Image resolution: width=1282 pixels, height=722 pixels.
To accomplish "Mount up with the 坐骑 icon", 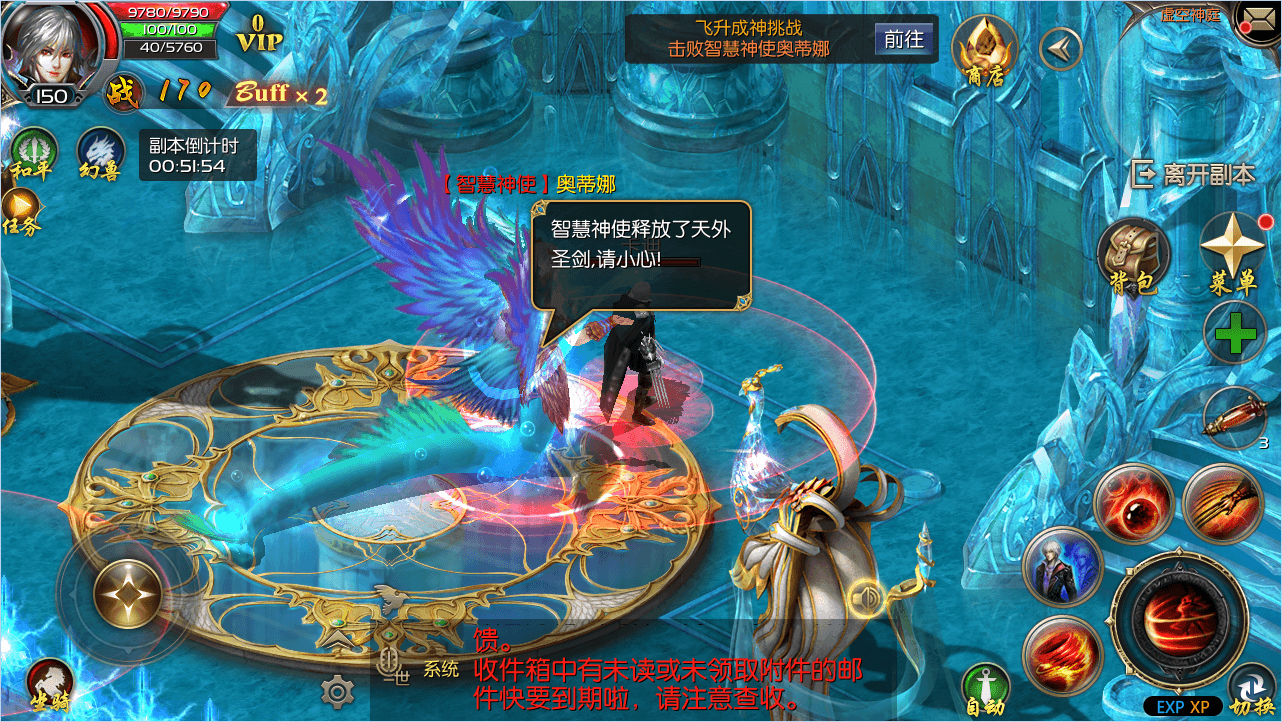I will (x=49, y=685).
